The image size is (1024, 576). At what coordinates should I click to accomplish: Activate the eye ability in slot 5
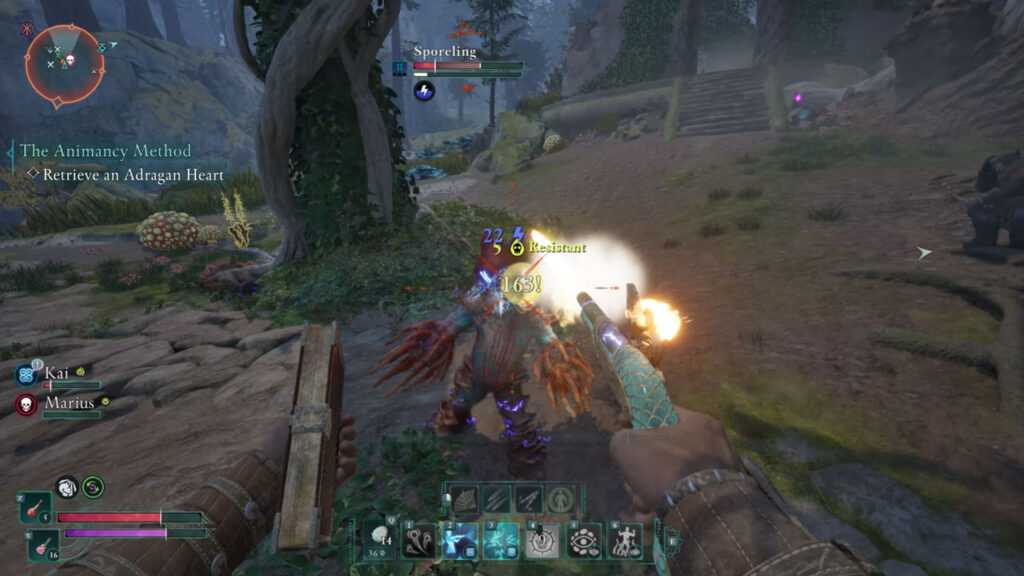[x=584, y=541]
